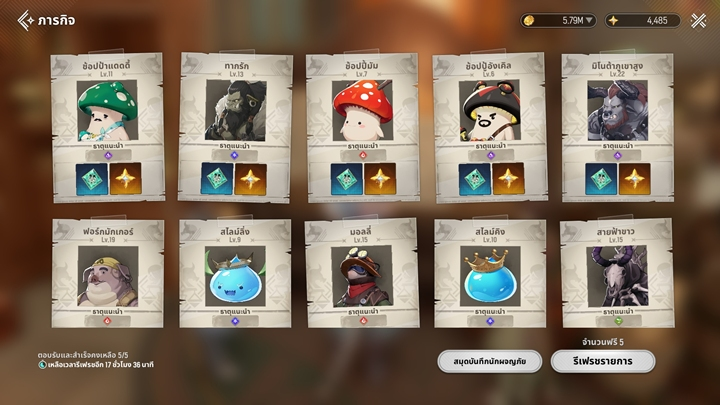
Task: Go back using the ภารกิจ arrow
Action: (x=25, y=20)
